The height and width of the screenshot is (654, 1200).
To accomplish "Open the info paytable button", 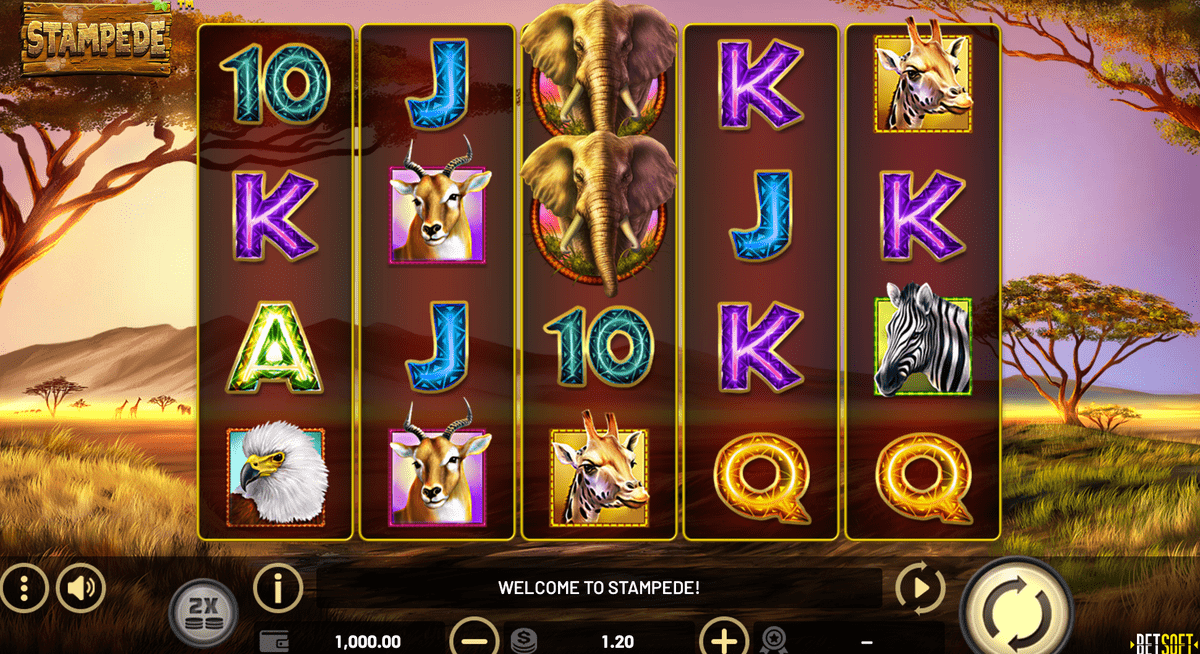I will coord(278,588).
